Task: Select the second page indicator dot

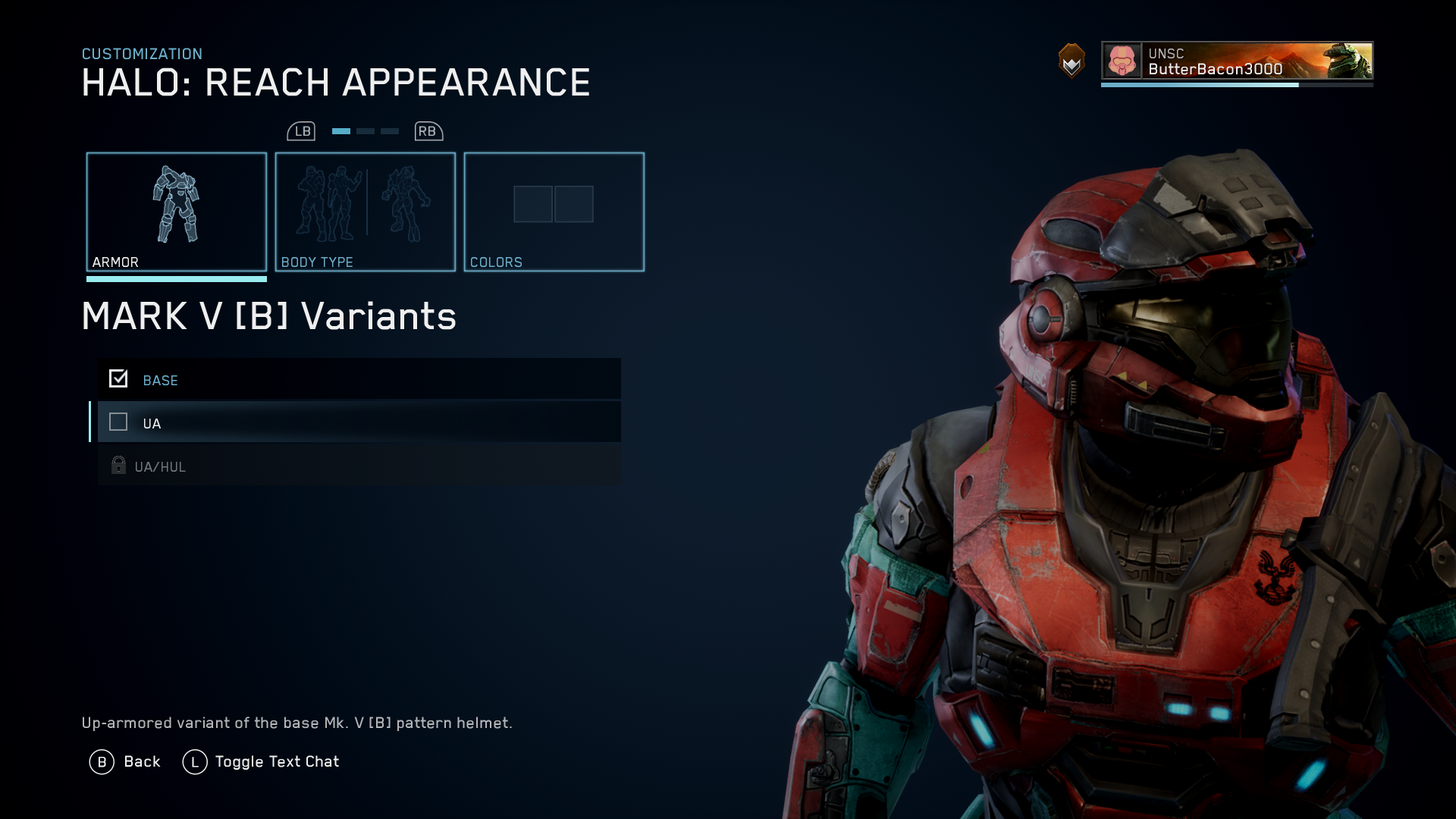Action: tap(365, 130)
